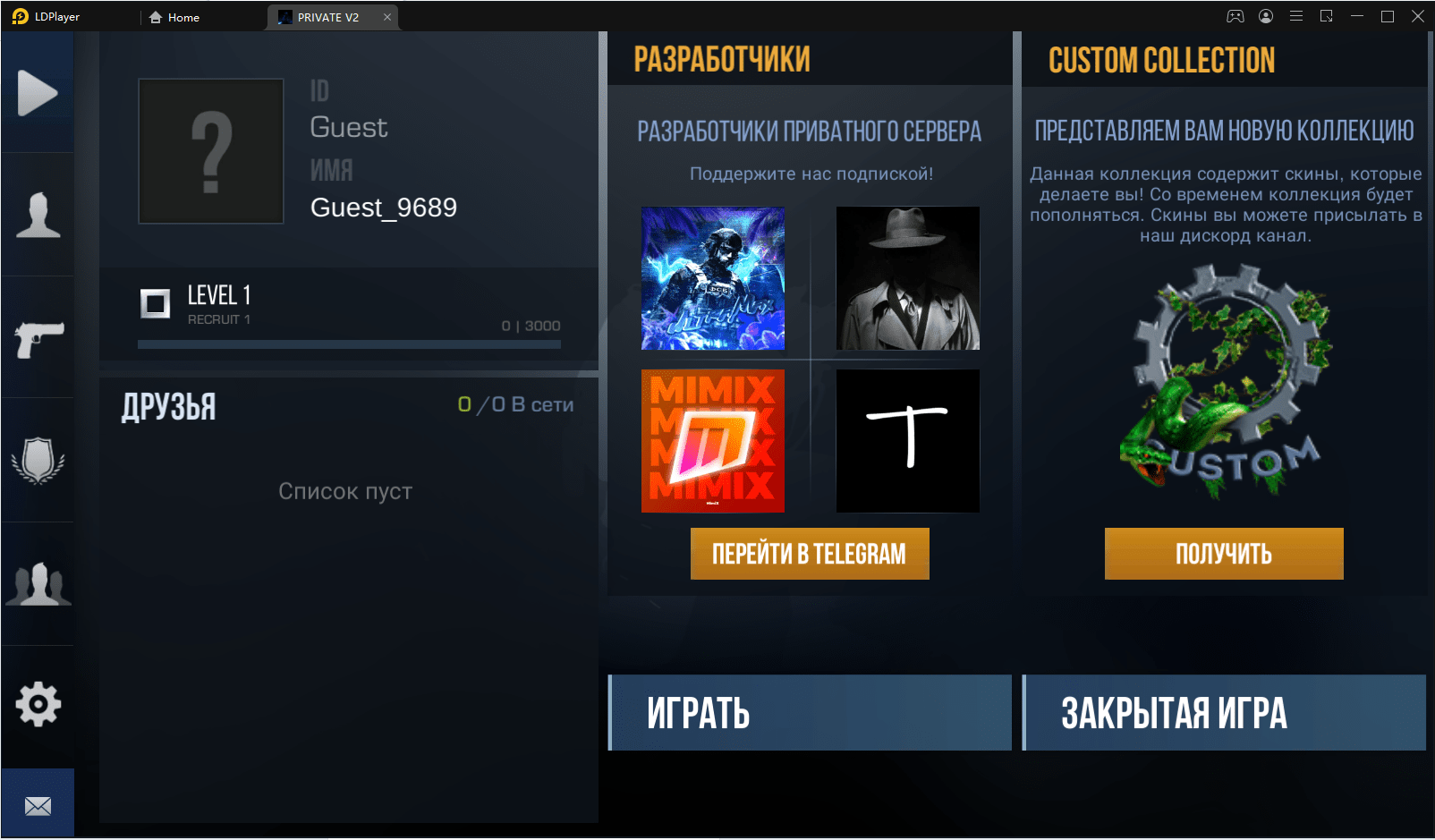Image resolution: width=1435 pixels, height=840 pixels.
Task: Open the profile person icon in the sidebar
Action: coord(38,214)
